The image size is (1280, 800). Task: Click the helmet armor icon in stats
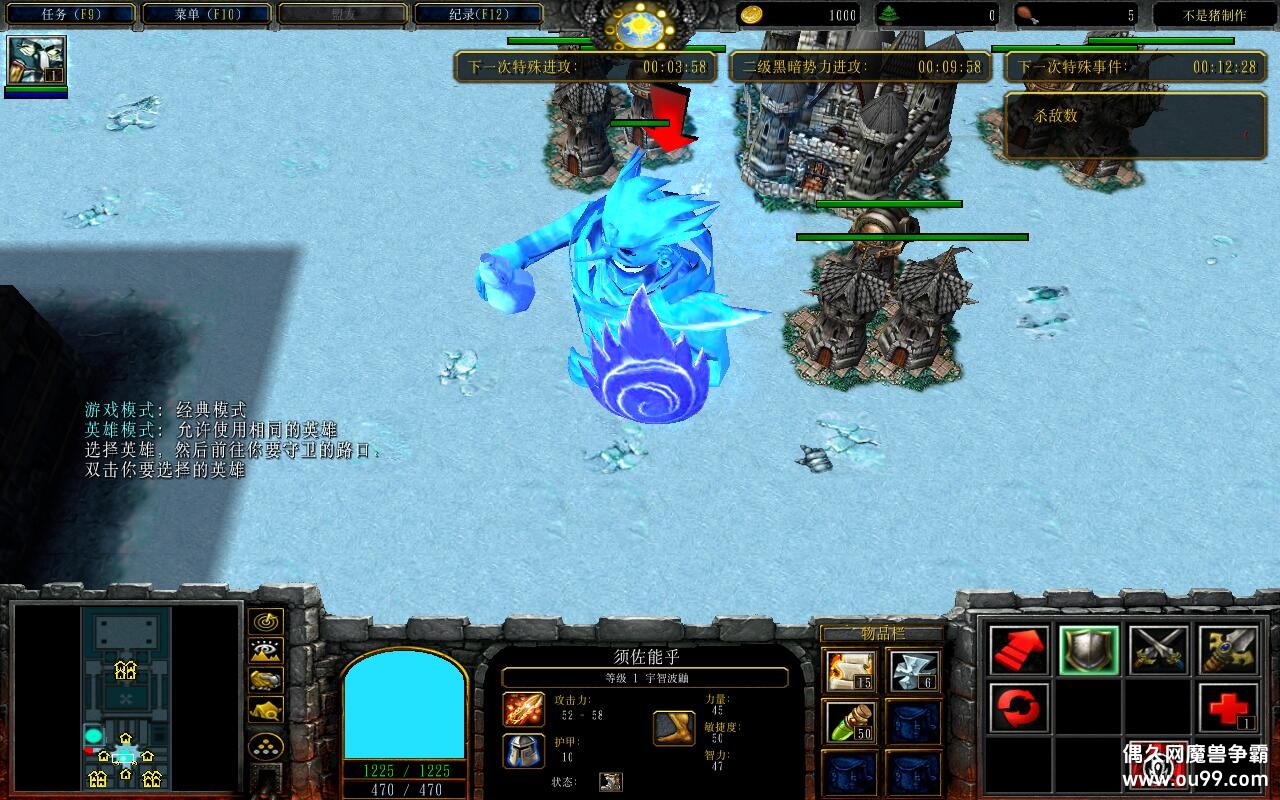(523, 750)
